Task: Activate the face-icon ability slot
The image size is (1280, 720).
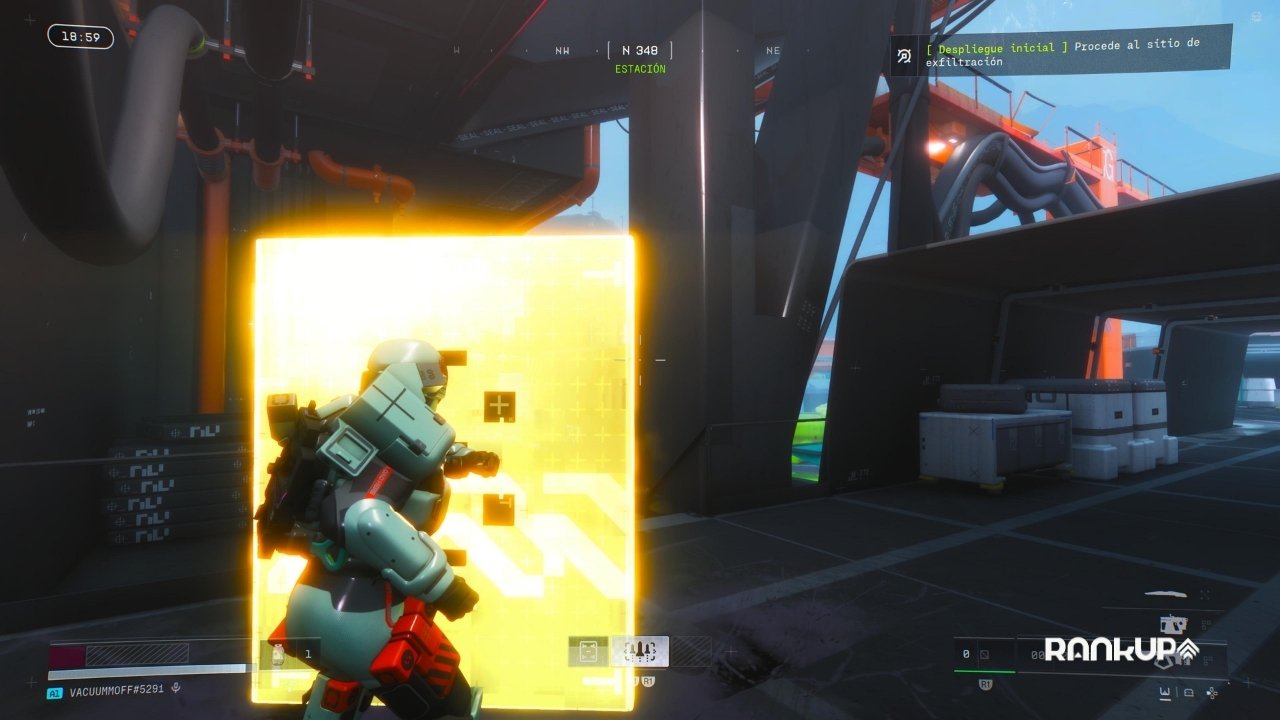Action: click(x=588, y=652)
